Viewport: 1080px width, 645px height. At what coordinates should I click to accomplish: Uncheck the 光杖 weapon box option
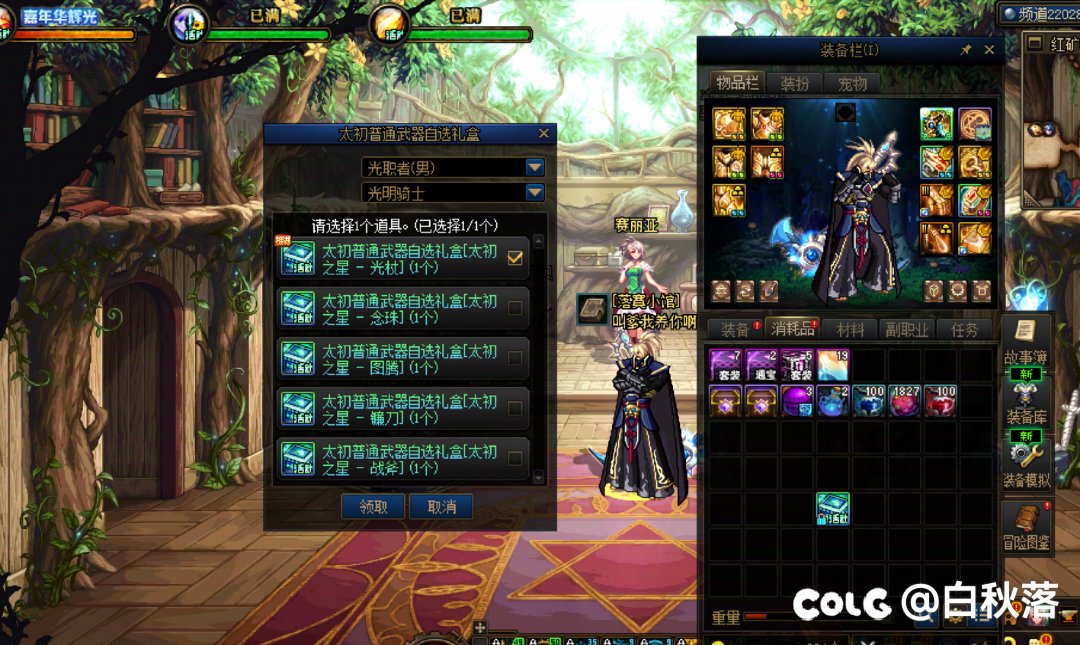click(515, 258)
